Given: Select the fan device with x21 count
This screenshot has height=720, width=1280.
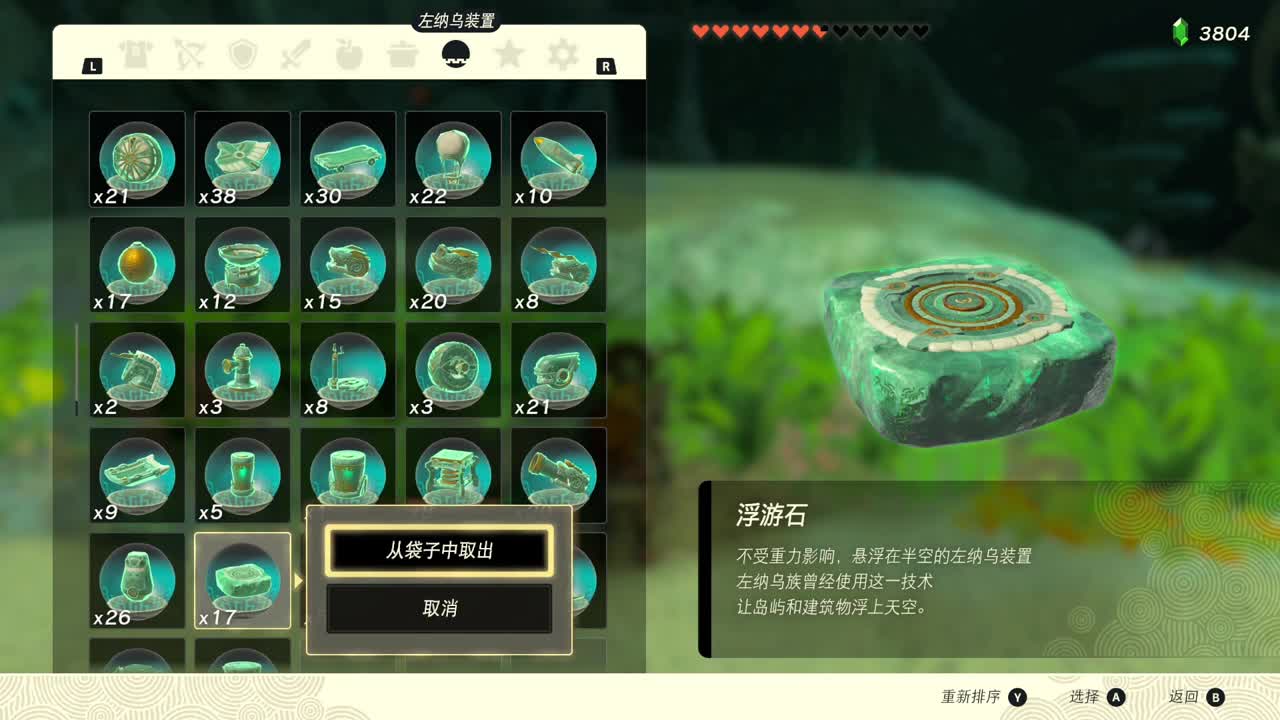Looking at the screenshot, I should (137, 158).
